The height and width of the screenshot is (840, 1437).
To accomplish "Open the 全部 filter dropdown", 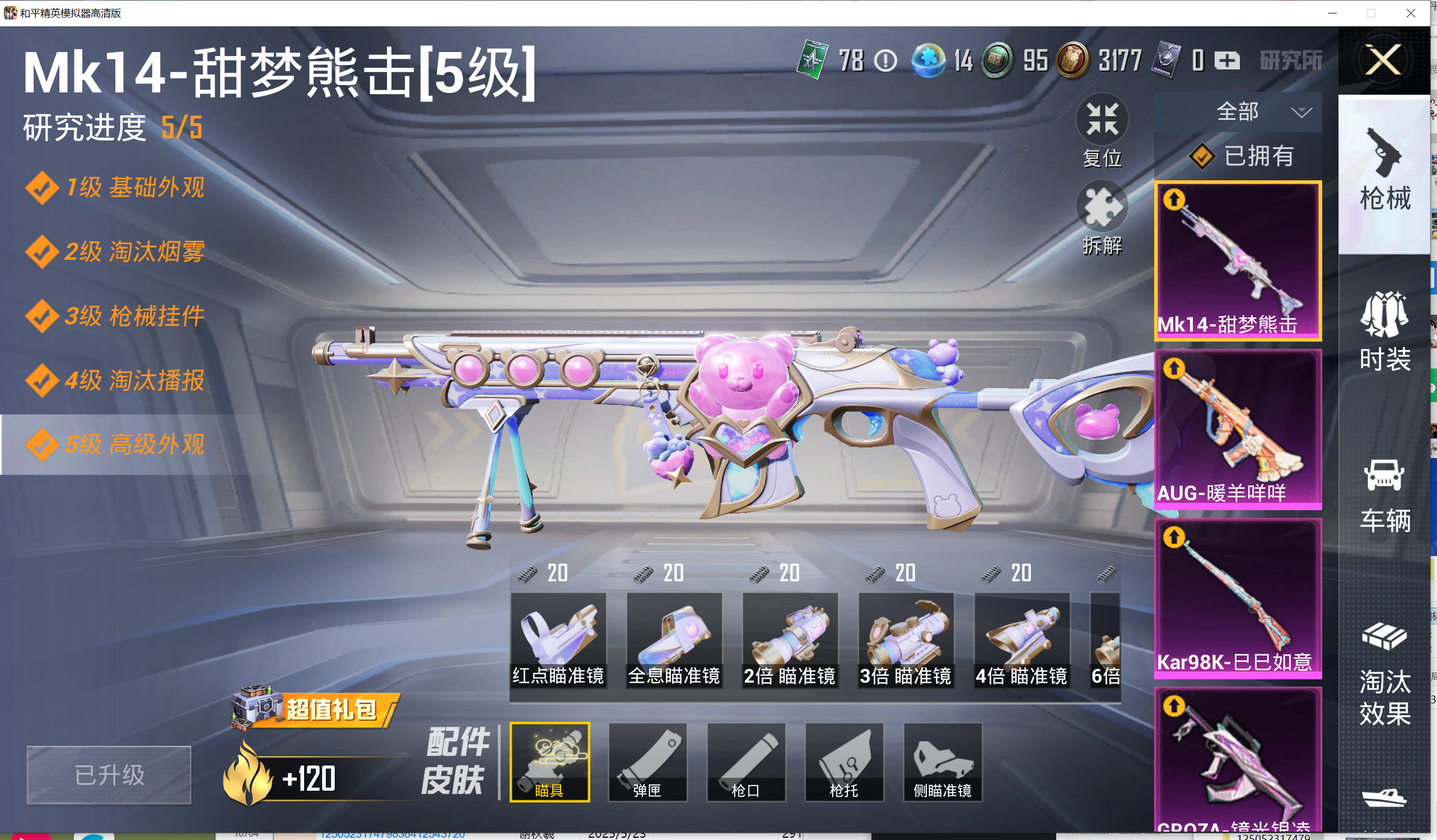I will [1238, 112].
